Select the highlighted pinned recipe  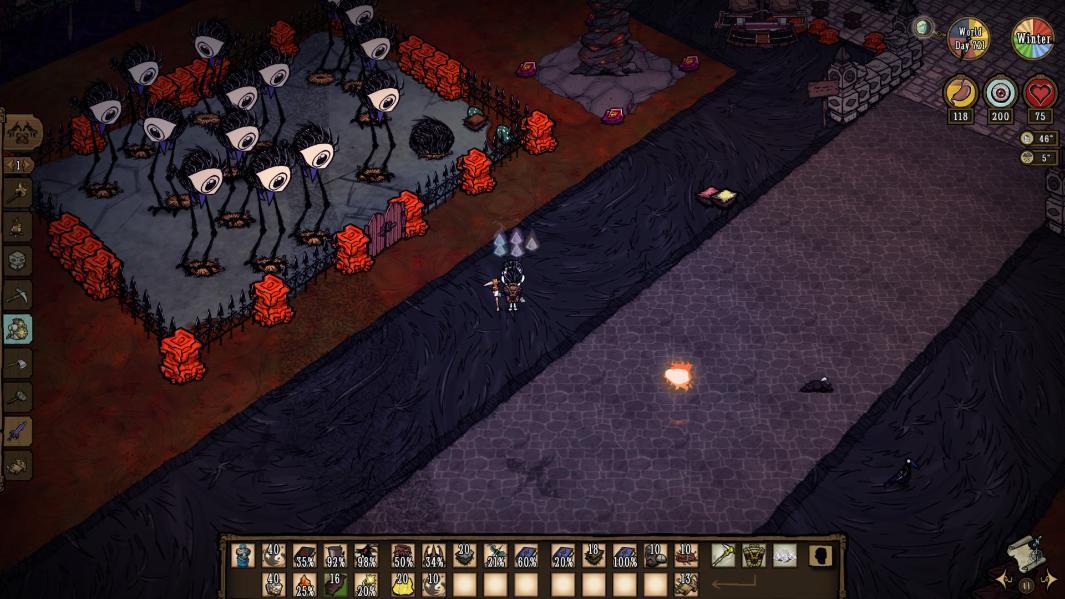pos(18,329)
